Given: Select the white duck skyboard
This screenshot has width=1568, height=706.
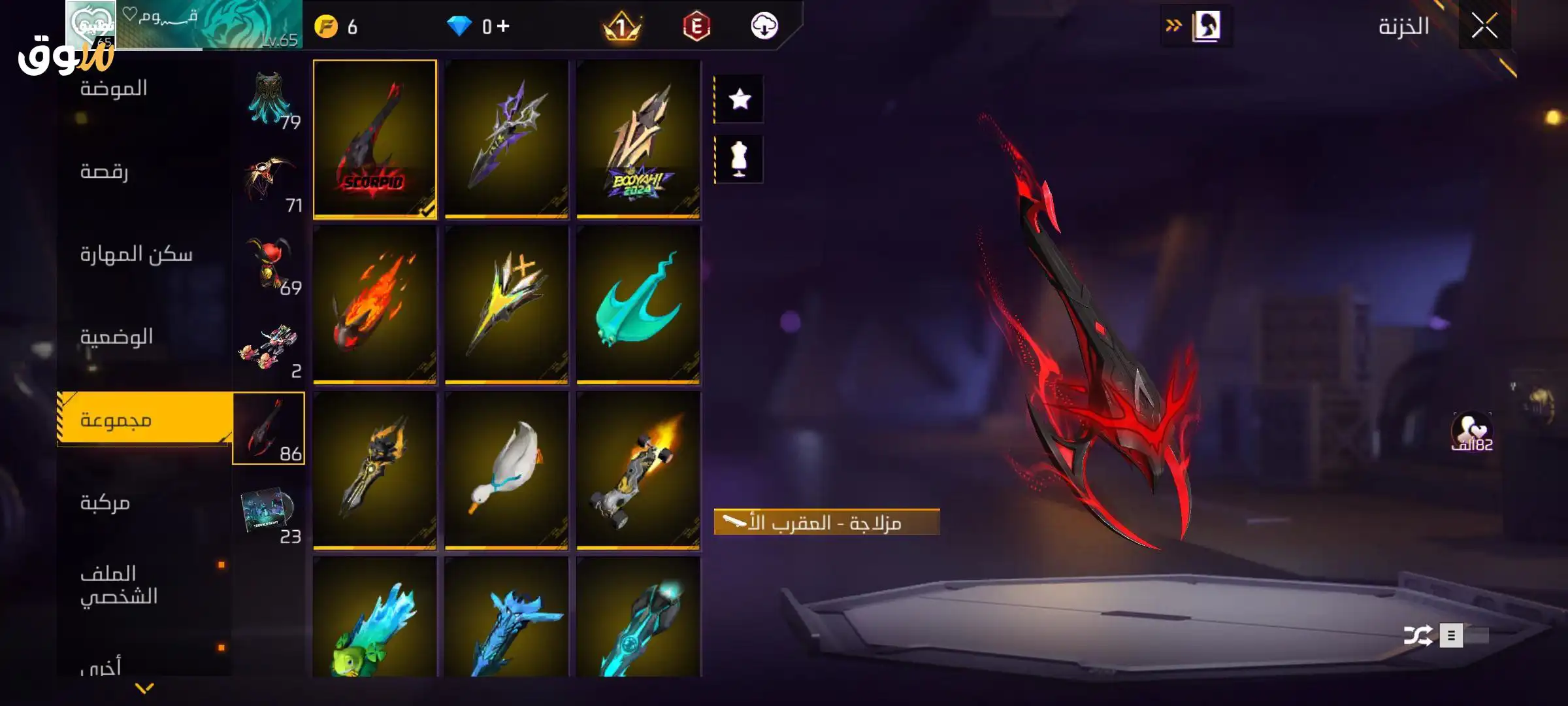Looking at the screenshot, I should click(506, 469).
